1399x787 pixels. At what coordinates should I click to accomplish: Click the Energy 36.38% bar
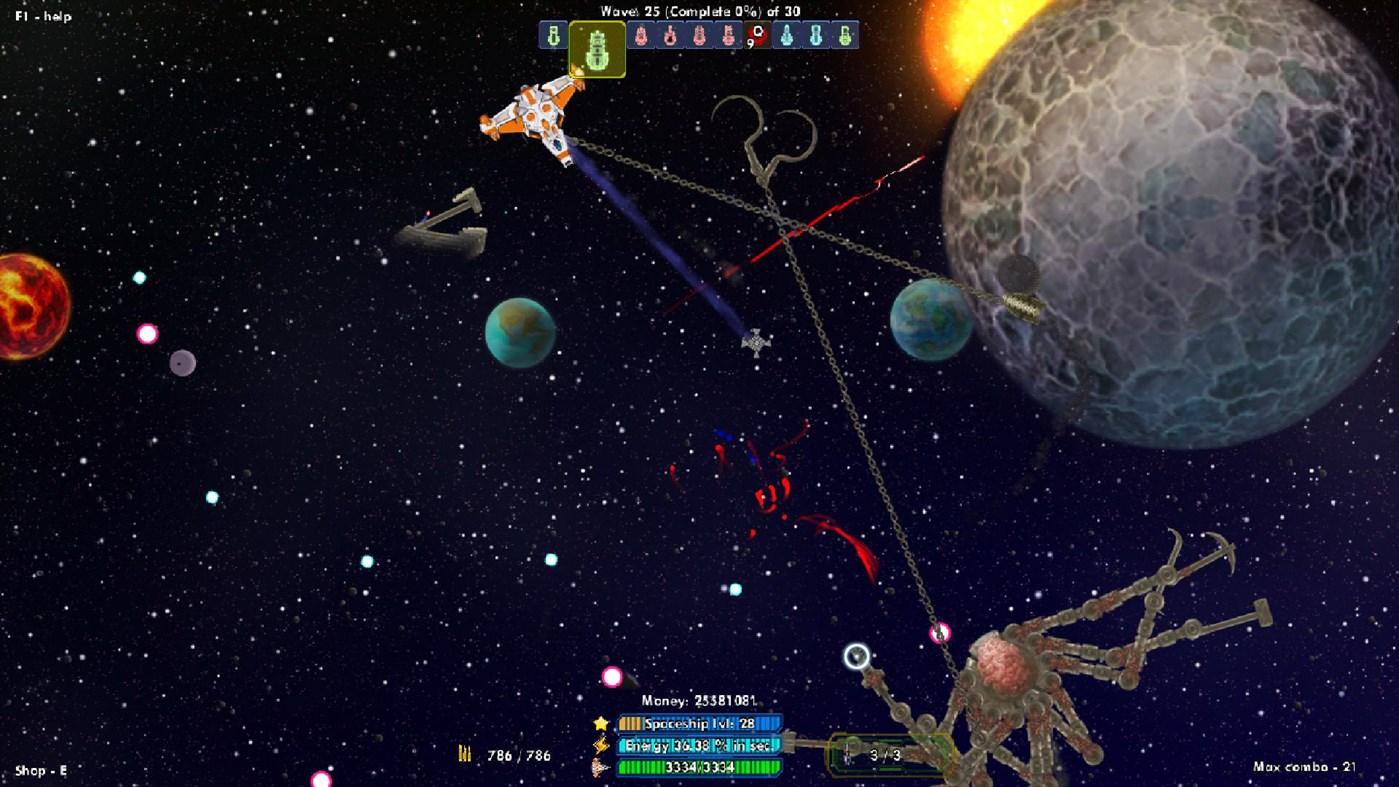tap(698, 745)
